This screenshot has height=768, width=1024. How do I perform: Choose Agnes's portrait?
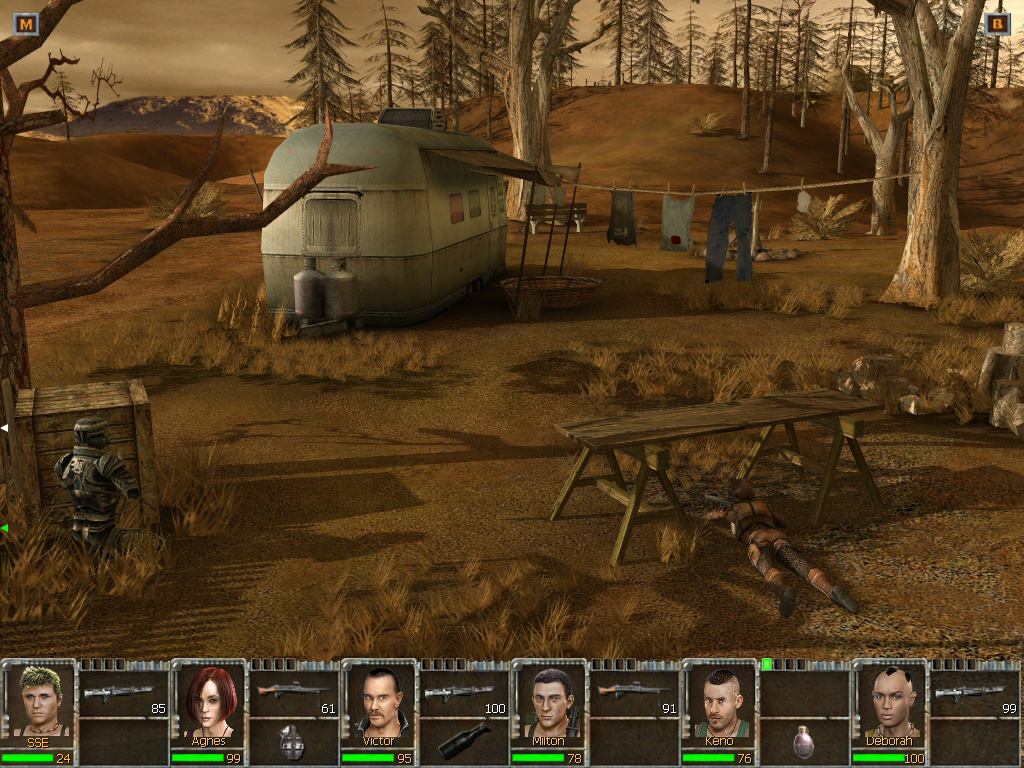pyautogui.click(x=210, y=700)
